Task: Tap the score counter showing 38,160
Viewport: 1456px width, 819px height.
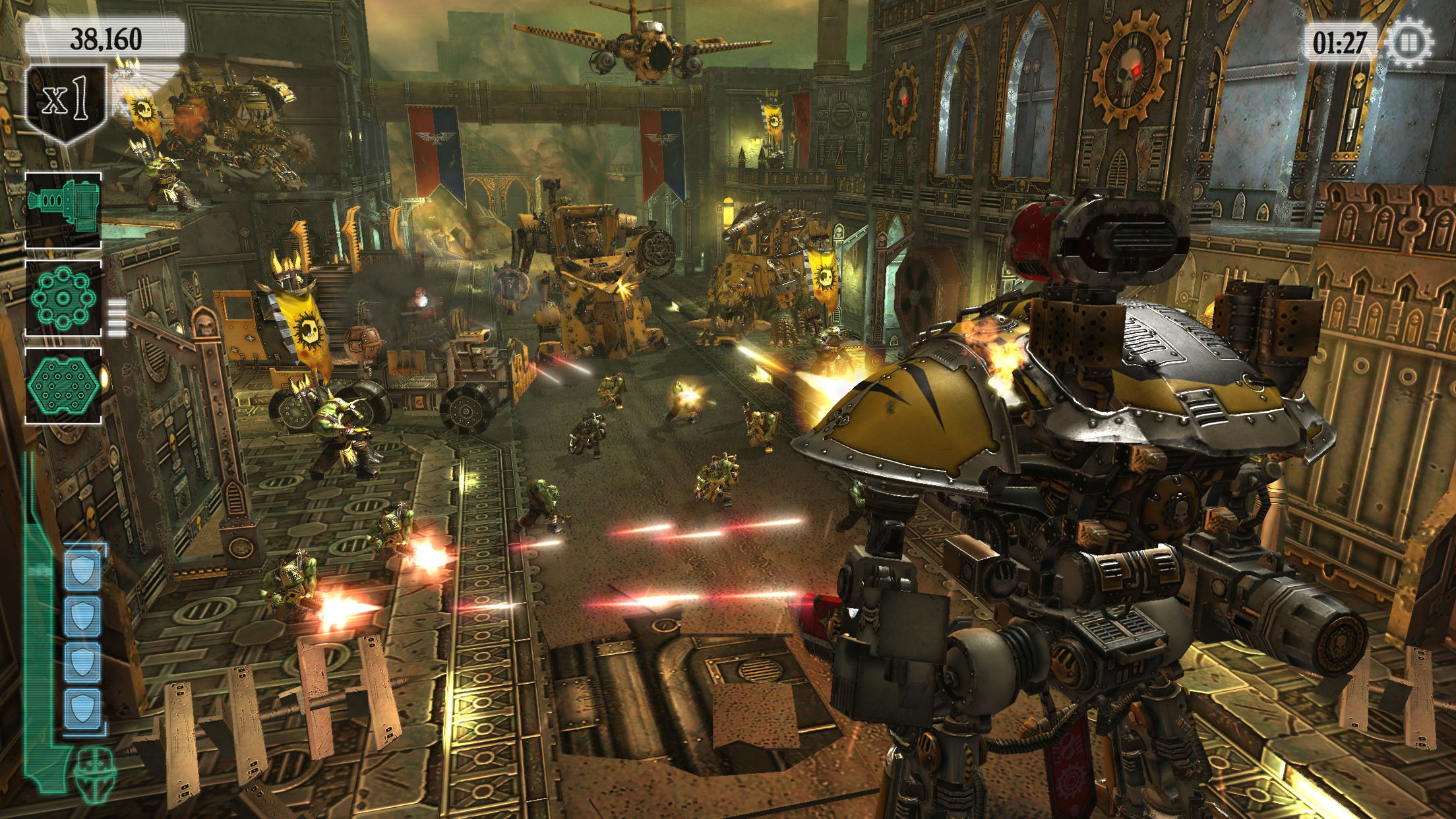Action: pos(107,38)
